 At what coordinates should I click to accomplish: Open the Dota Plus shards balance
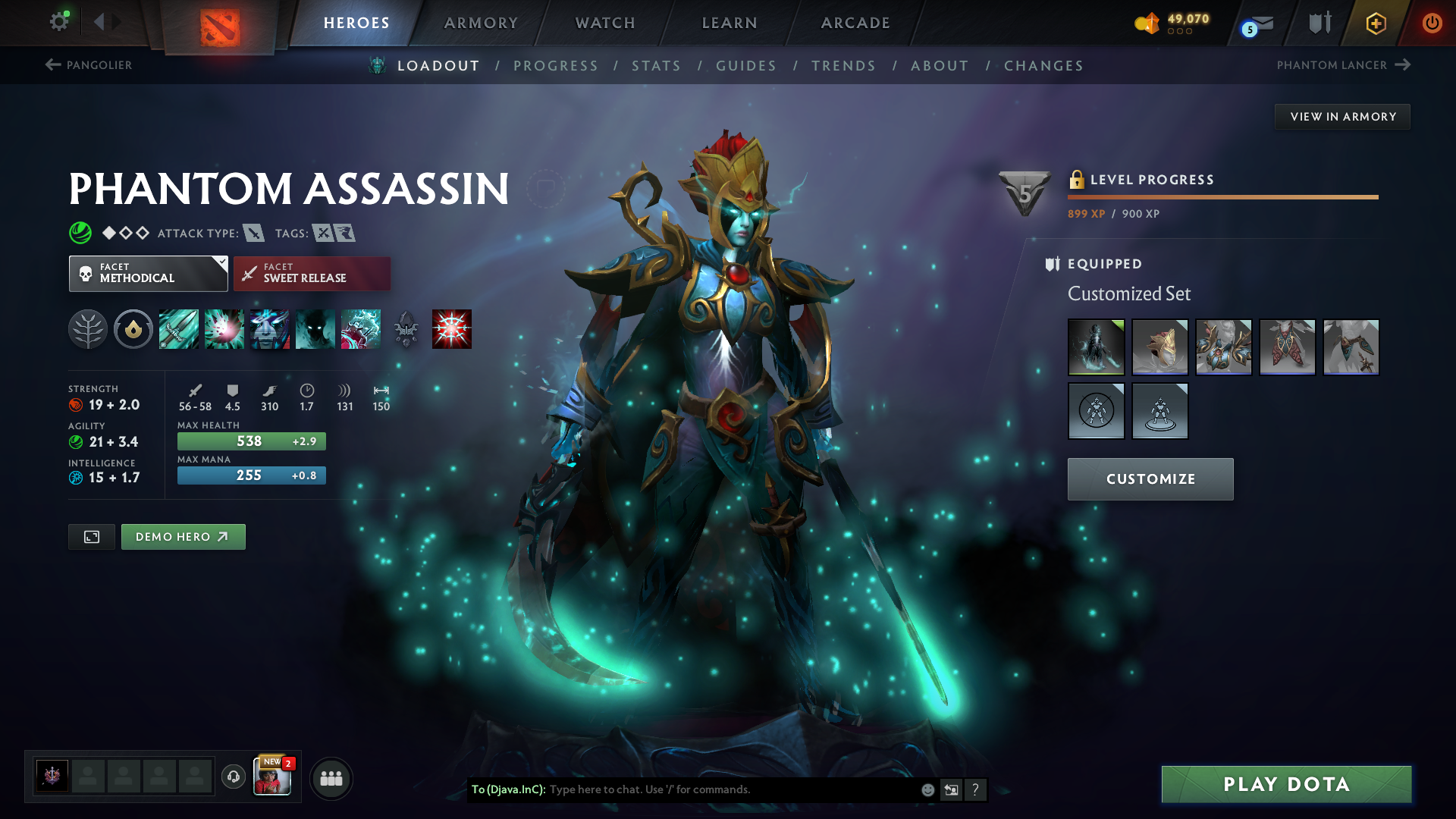pos(1172,23)
